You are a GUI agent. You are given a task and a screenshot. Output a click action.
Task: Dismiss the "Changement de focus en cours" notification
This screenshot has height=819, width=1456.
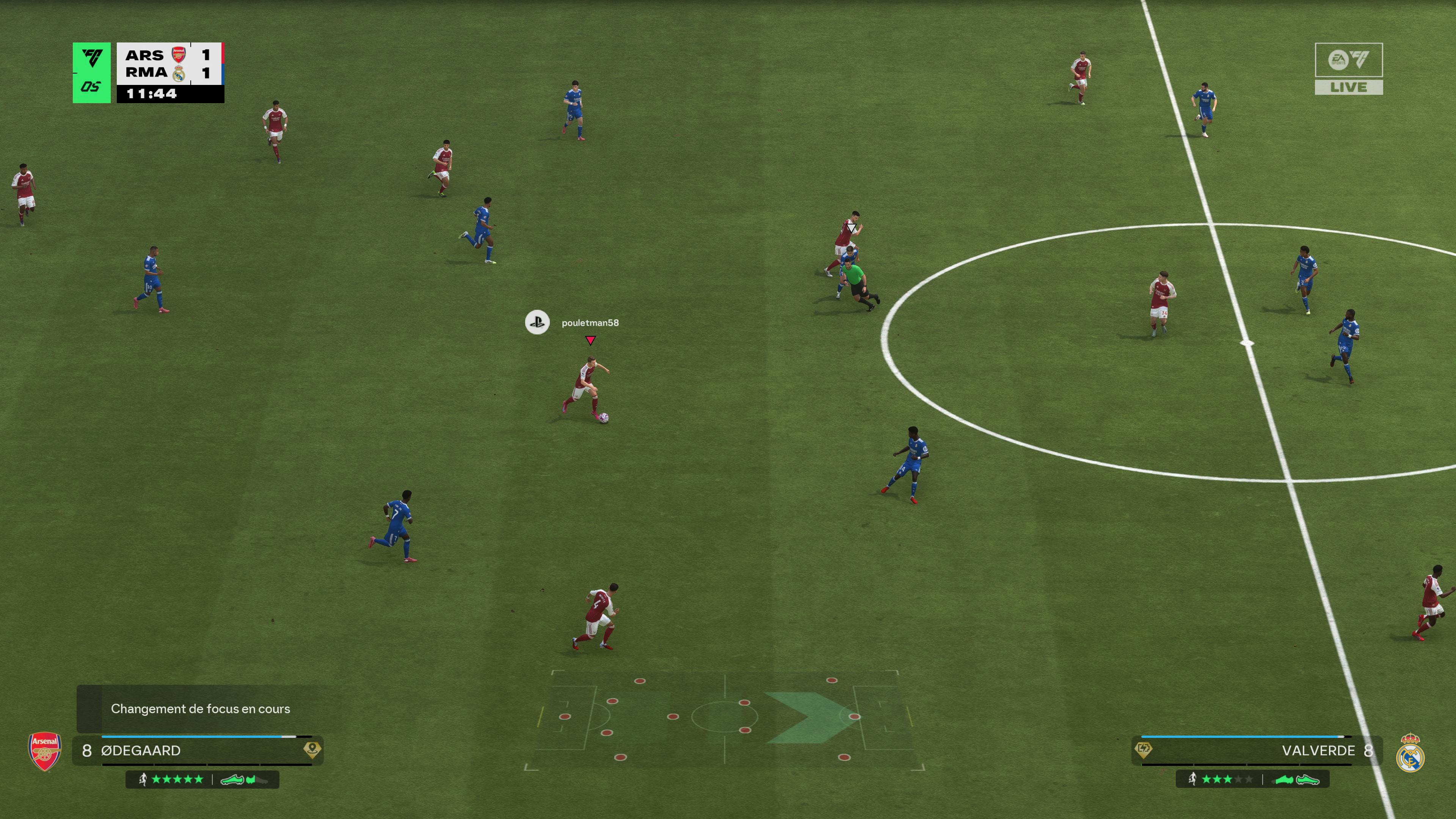(x=200, y=709)
